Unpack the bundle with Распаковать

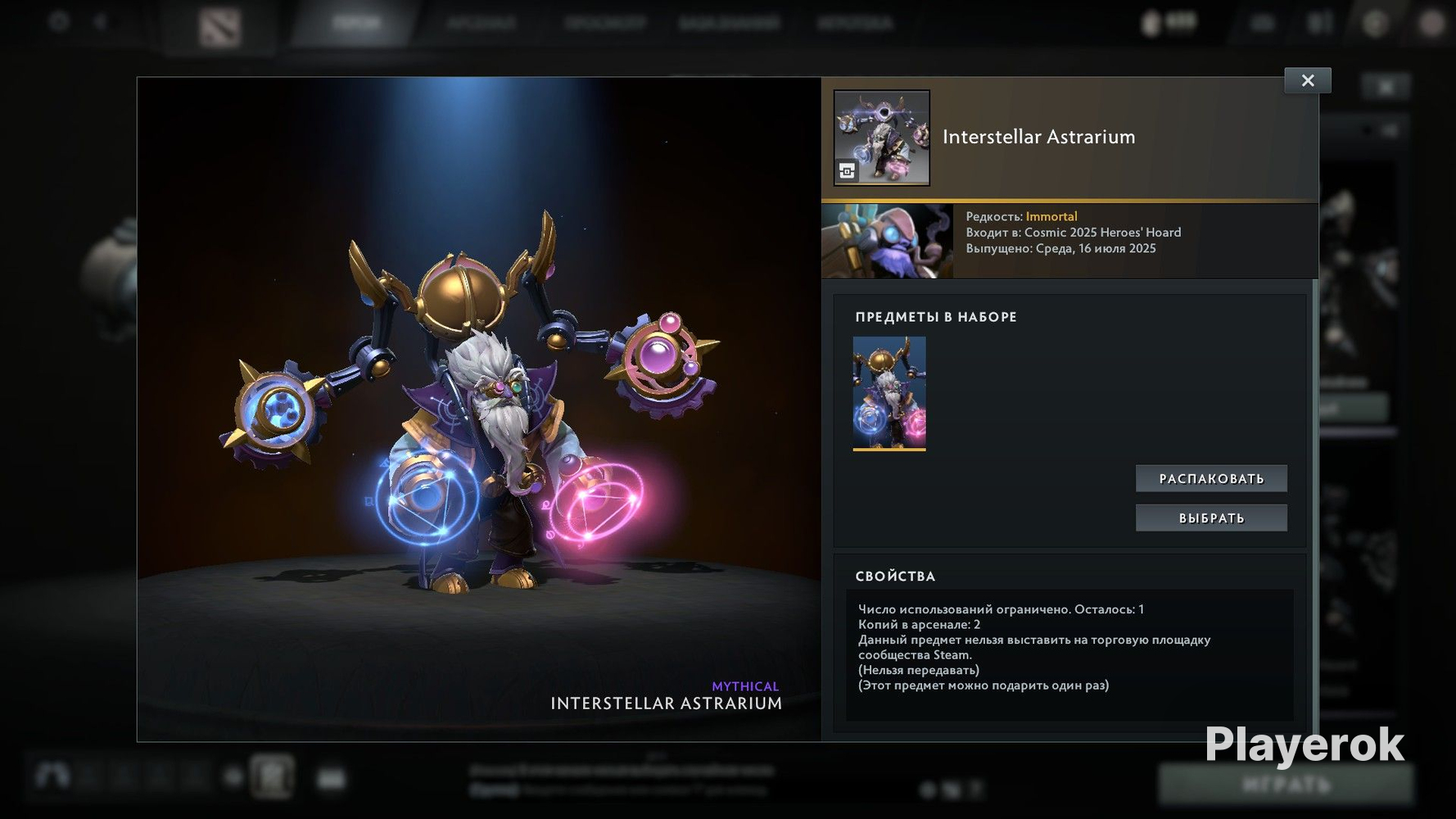[1210, 478]
